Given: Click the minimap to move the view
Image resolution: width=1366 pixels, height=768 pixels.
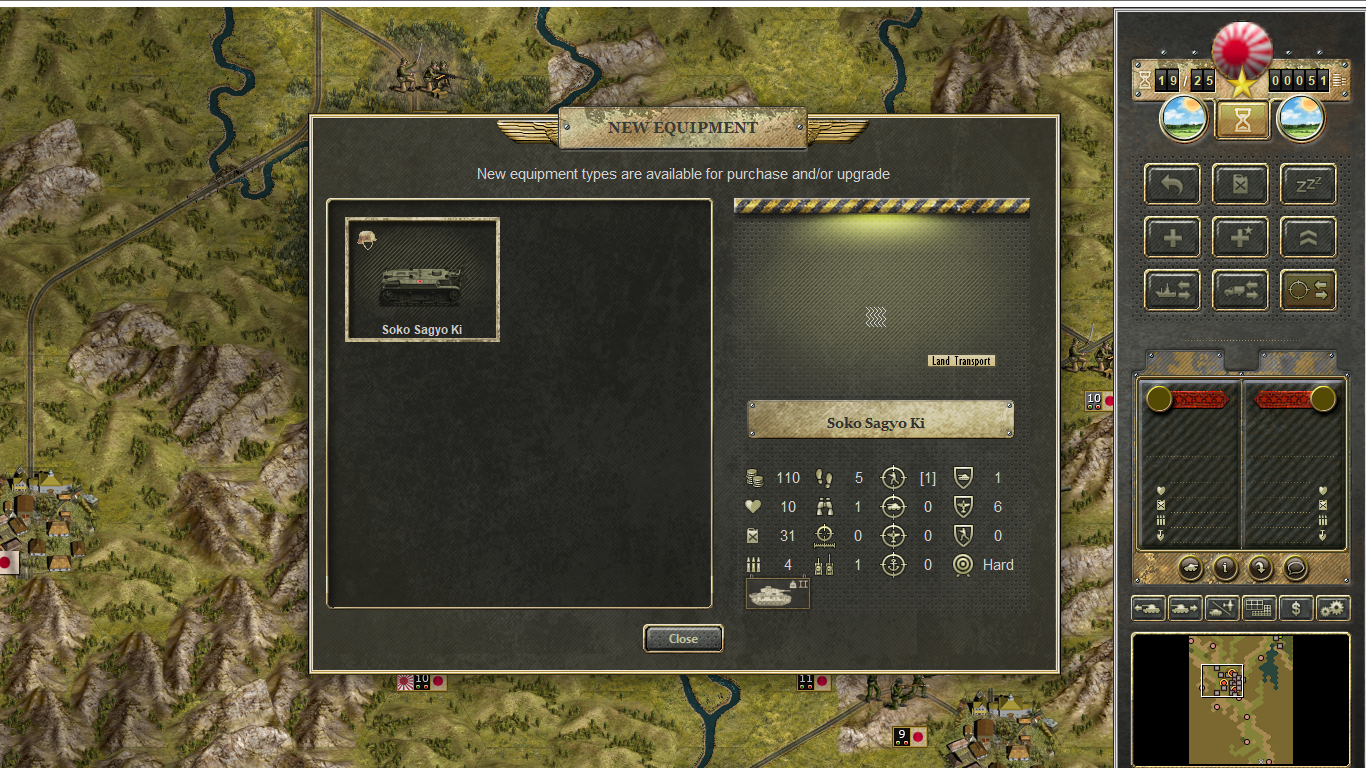Looking at the screenshot, I should pyautogui.click(x=1240, y=700).
